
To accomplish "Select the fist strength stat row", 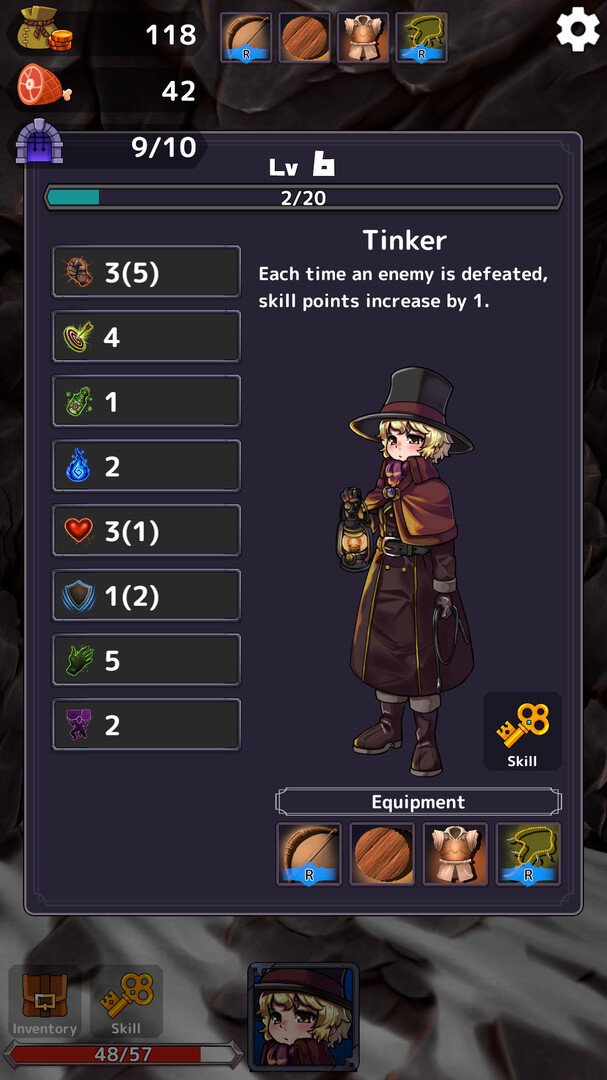I will click(x=146, y=272).
